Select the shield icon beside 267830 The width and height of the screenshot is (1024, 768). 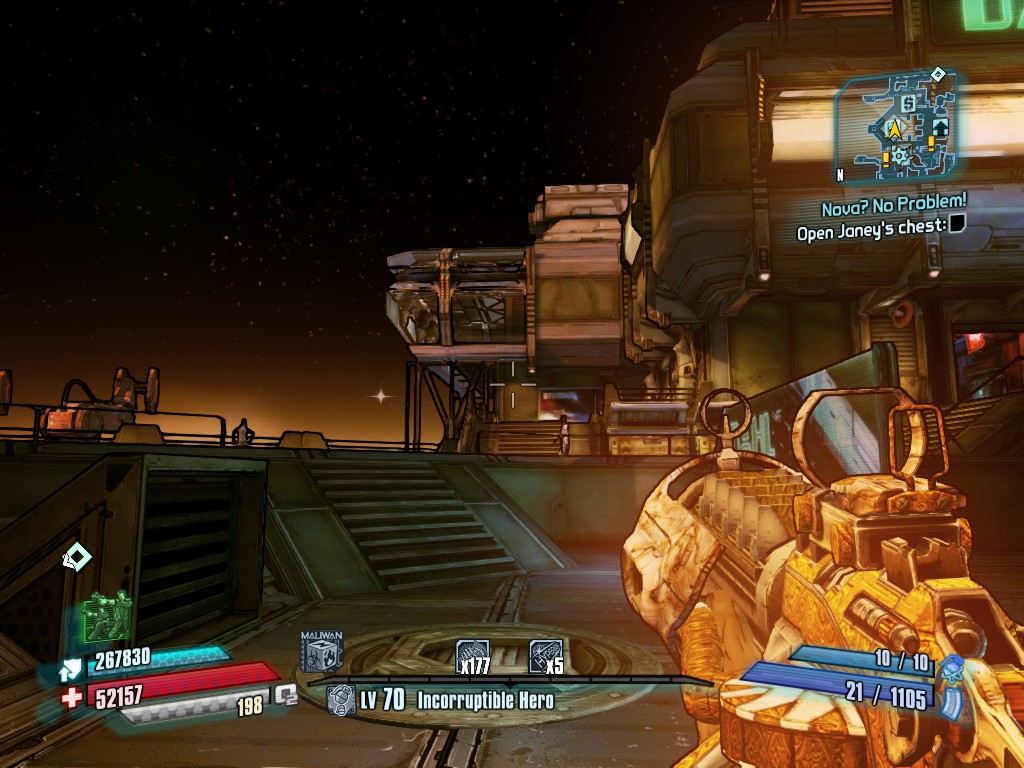click(x=71, y=668)
